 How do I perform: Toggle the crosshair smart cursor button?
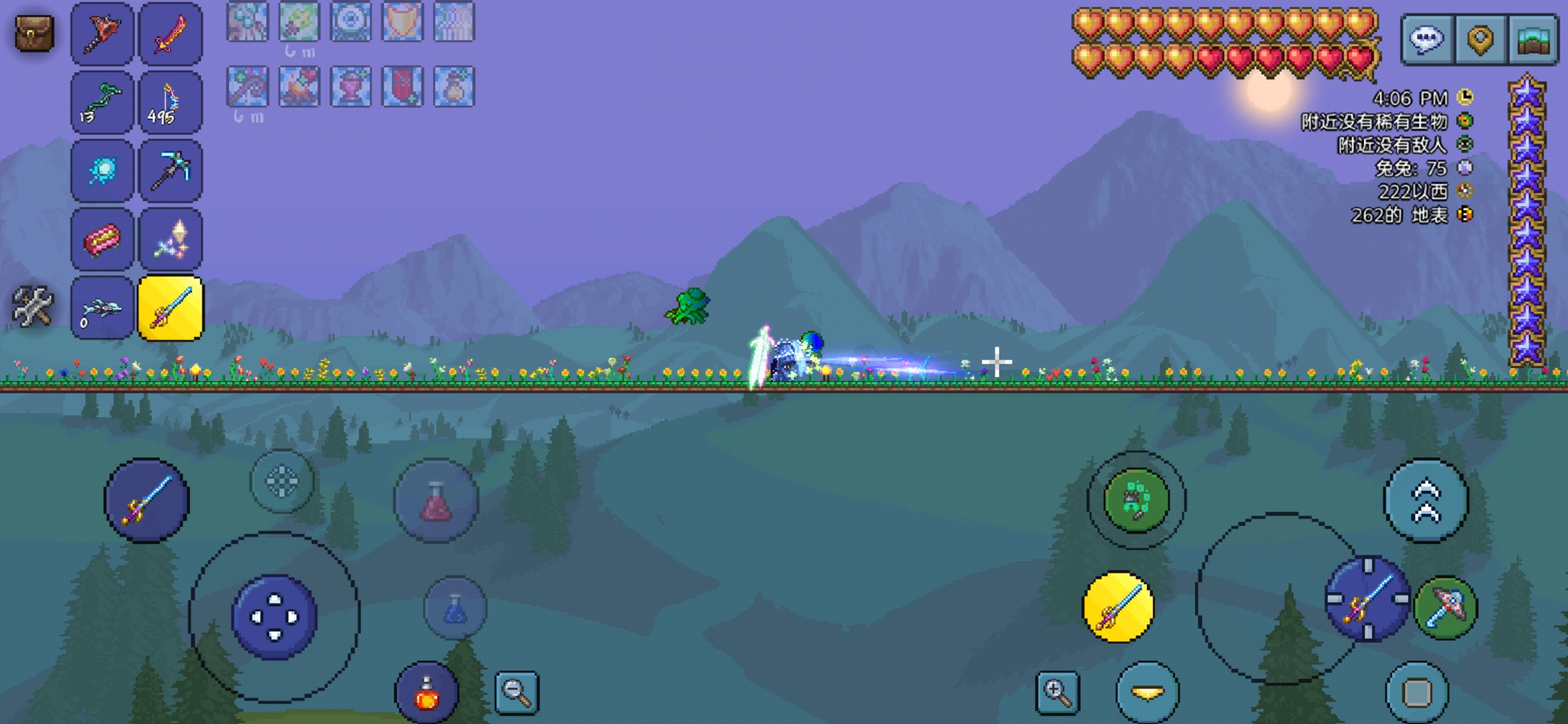pyautogui.click(x=281, y=481)
